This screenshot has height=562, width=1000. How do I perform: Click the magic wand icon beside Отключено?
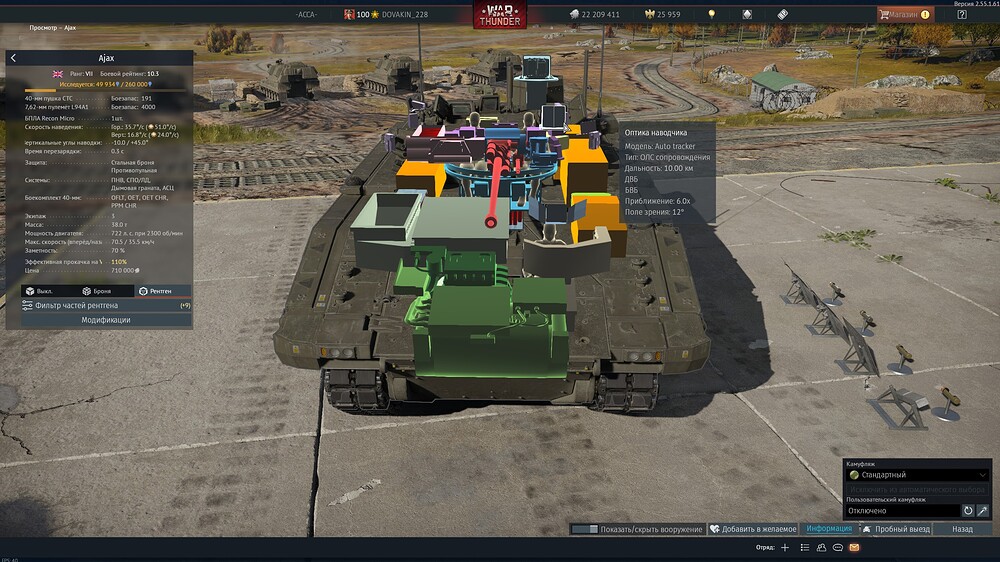(x=983, y=511)
